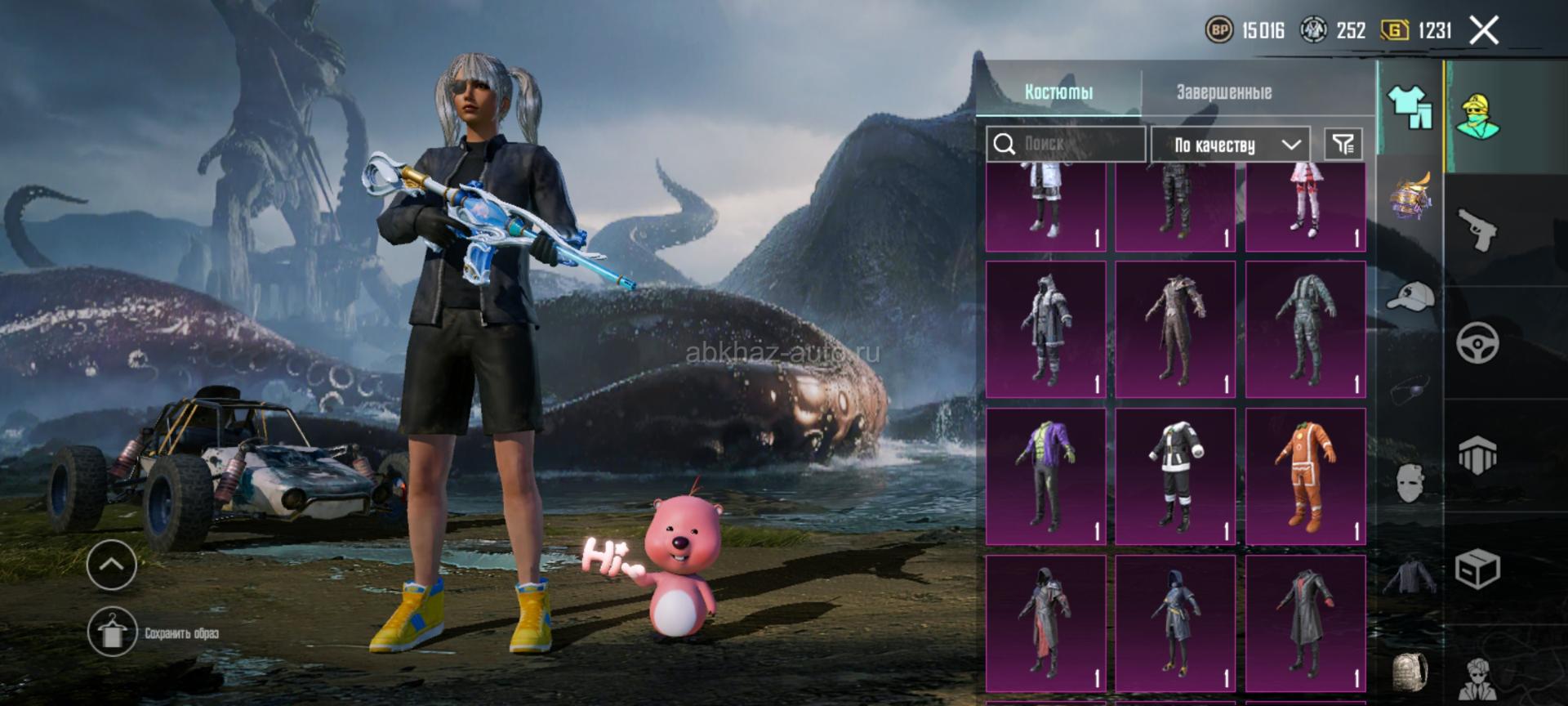Close the inventory screen with the X
Viewport: 1568px width, 706px height.
(1484, 31)
